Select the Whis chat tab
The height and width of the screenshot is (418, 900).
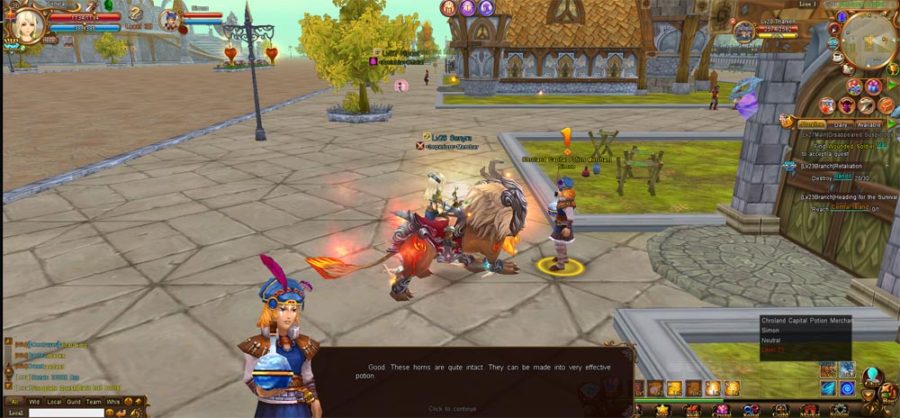point(114,401)
